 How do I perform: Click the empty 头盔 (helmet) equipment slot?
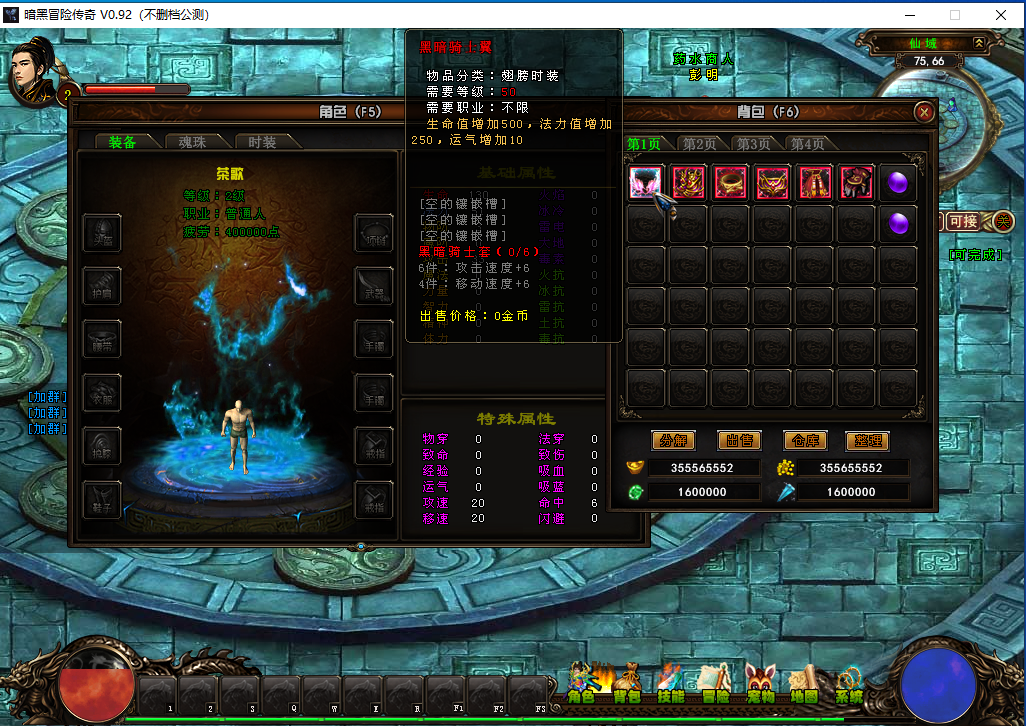pos(103,233)
